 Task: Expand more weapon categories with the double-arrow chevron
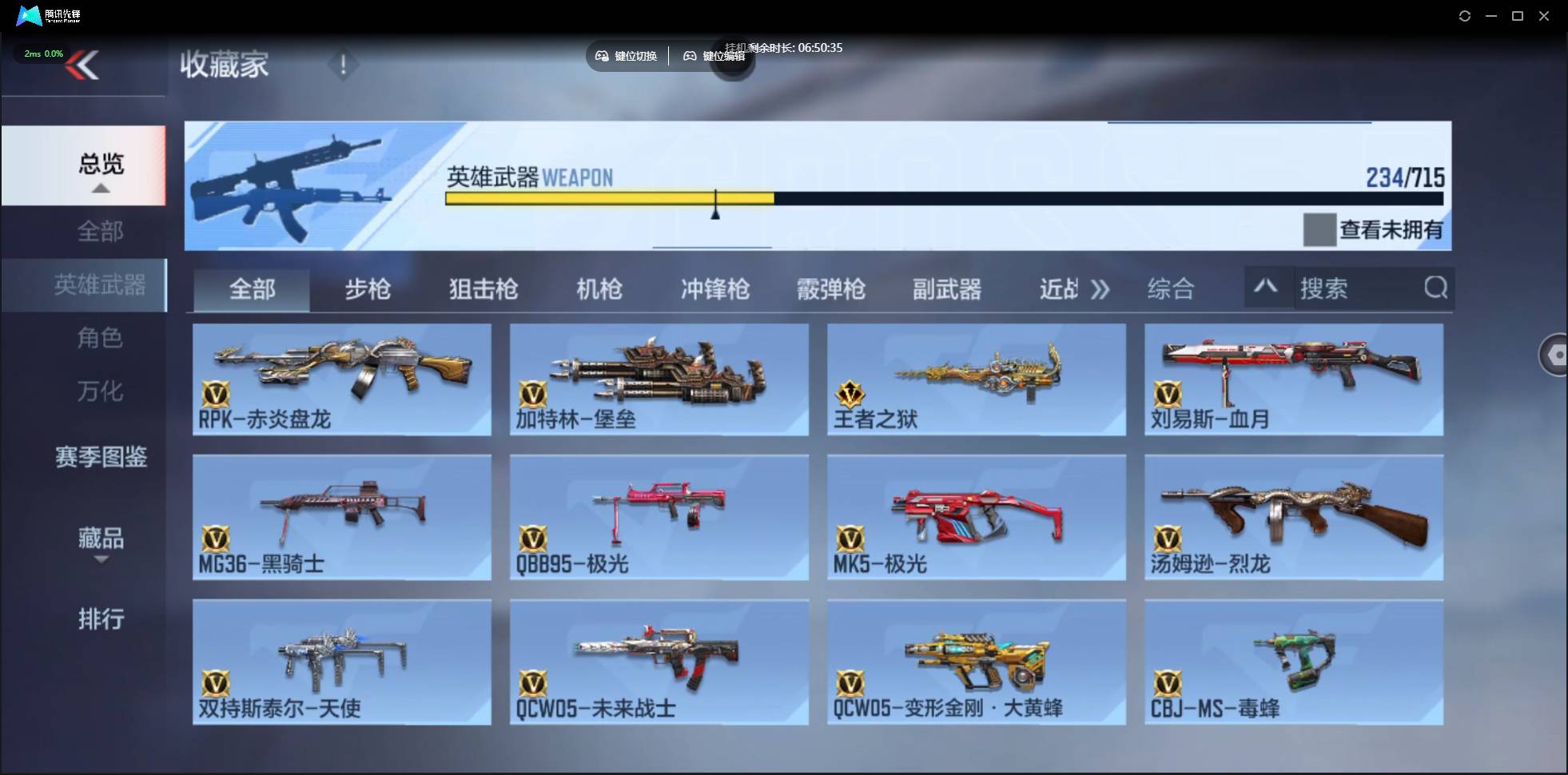click(x=1102, y=289)
